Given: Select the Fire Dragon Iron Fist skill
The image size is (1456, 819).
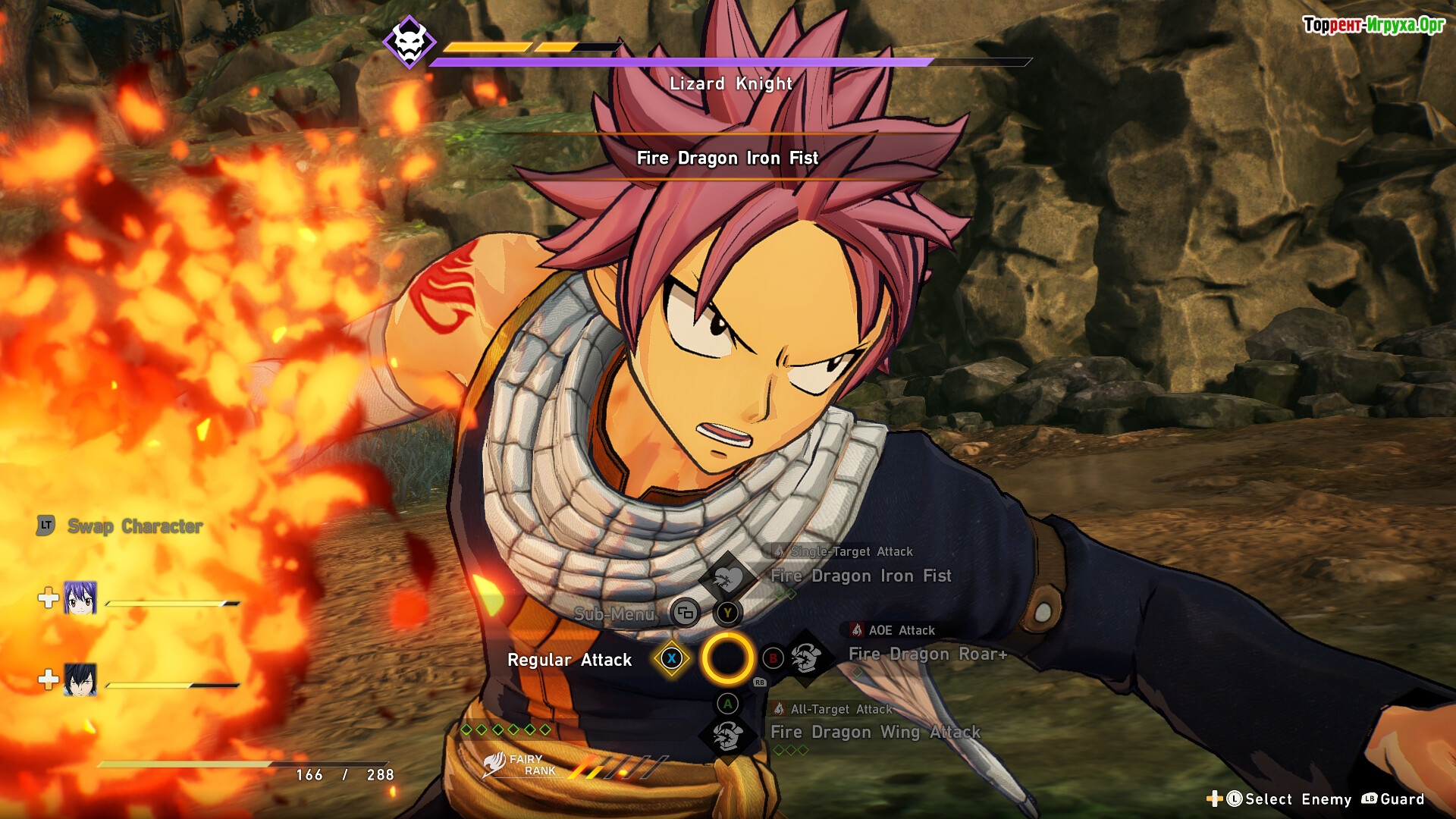Looking at the screenshot, I should (x=861, y=576).
